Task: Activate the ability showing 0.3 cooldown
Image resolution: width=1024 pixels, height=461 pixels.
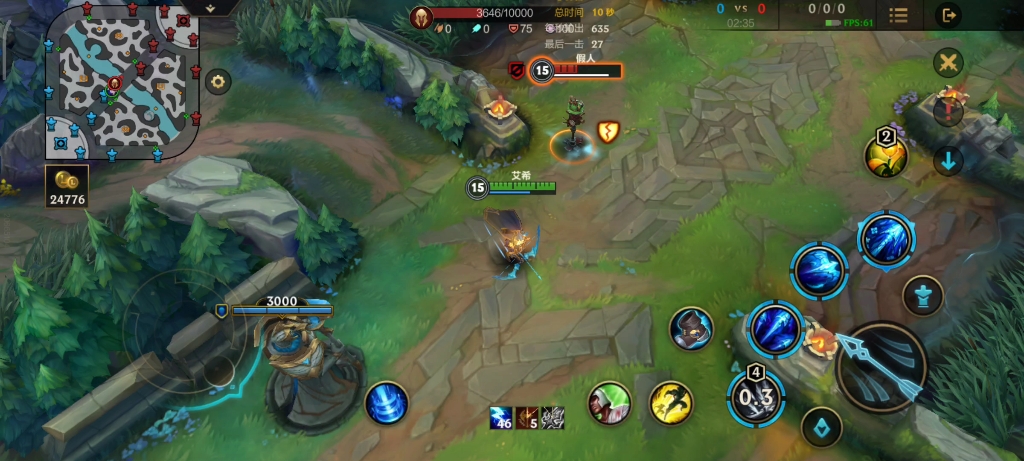Action: pos(756,396)
